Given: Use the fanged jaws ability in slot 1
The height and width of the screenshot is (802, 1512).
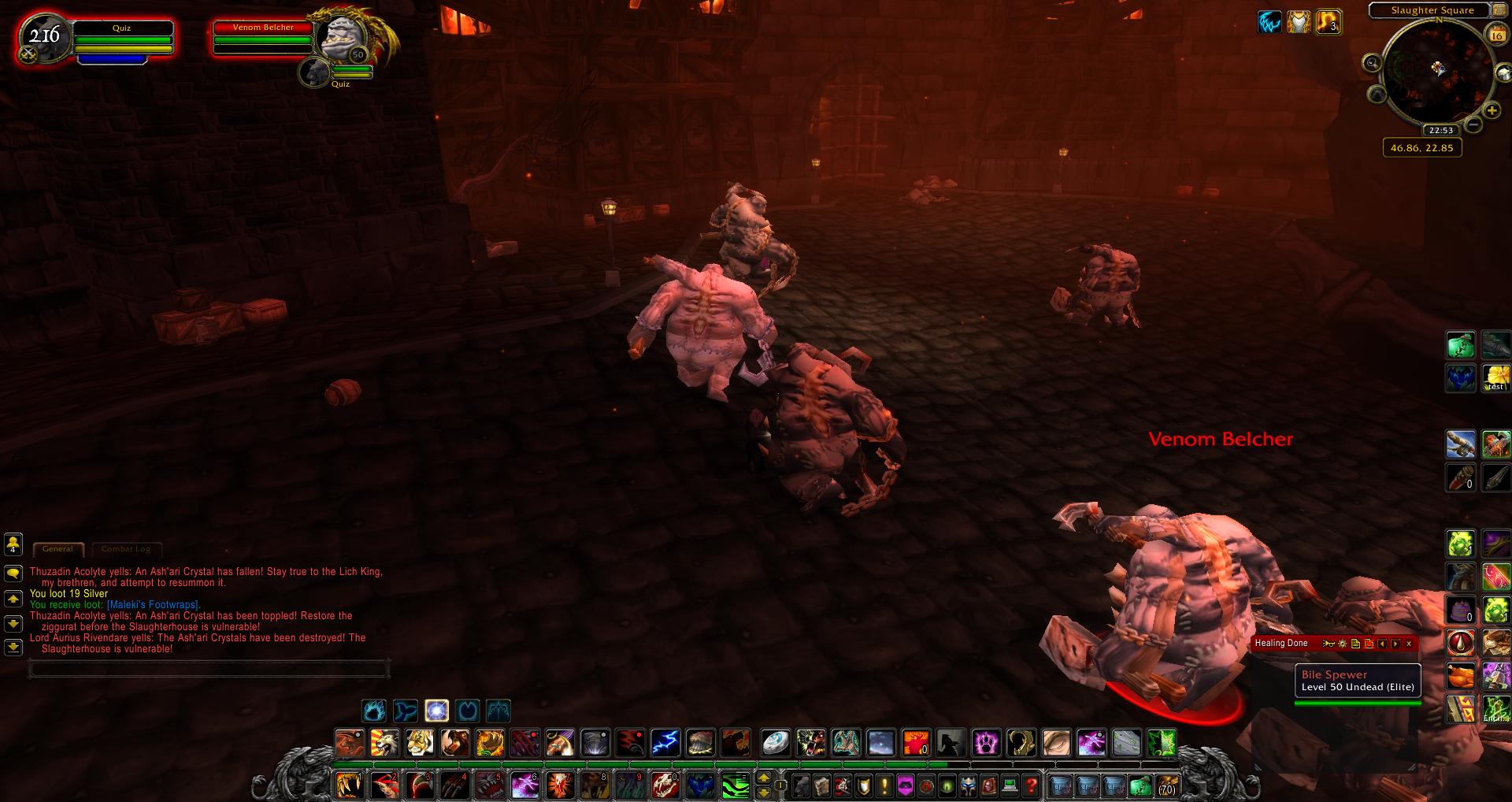Looking at the screenshot, I should tap(348, 785).
